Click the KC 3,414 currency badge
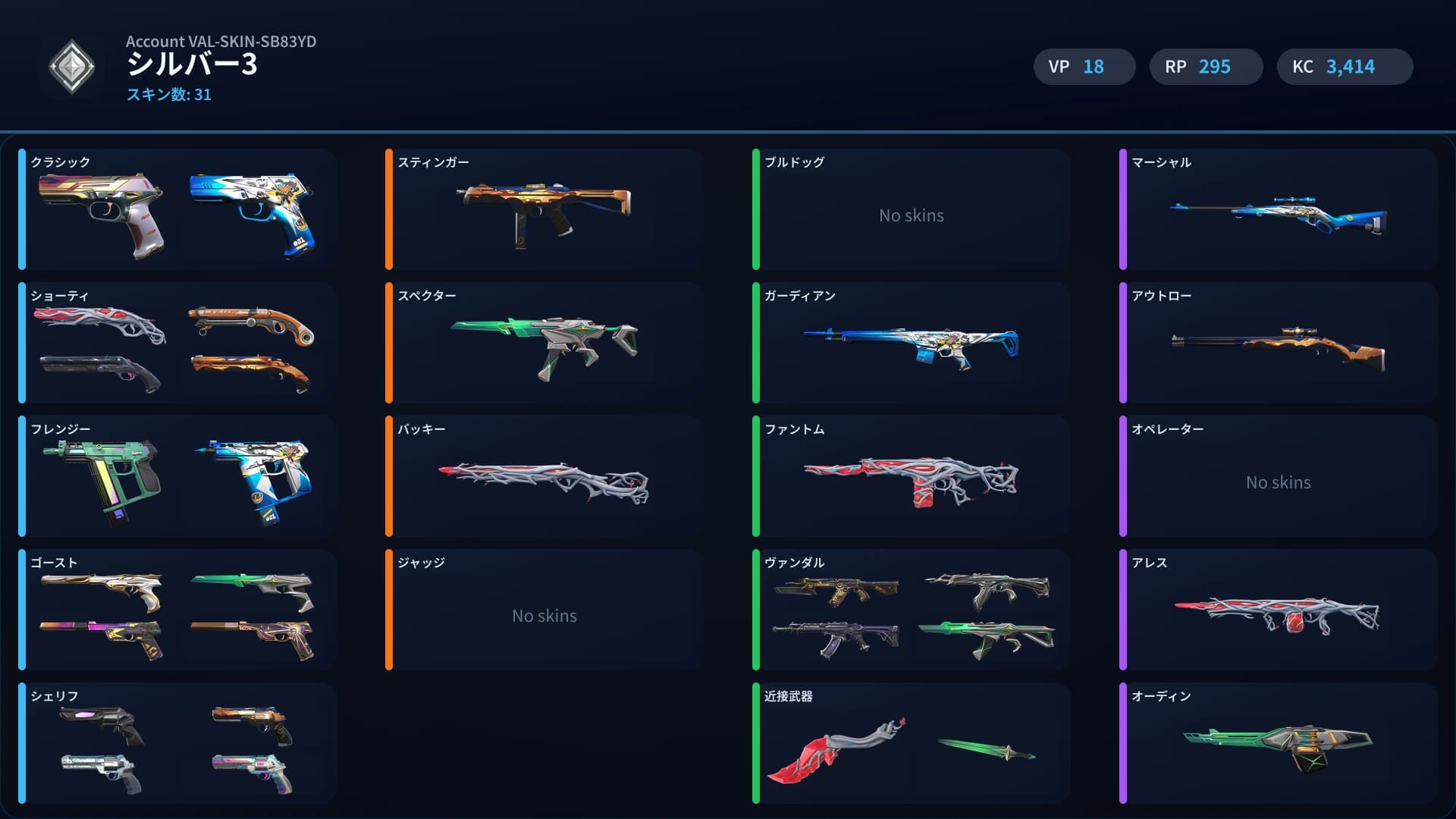Screen dimensions: 1456x819 (x=1344, y=66)
